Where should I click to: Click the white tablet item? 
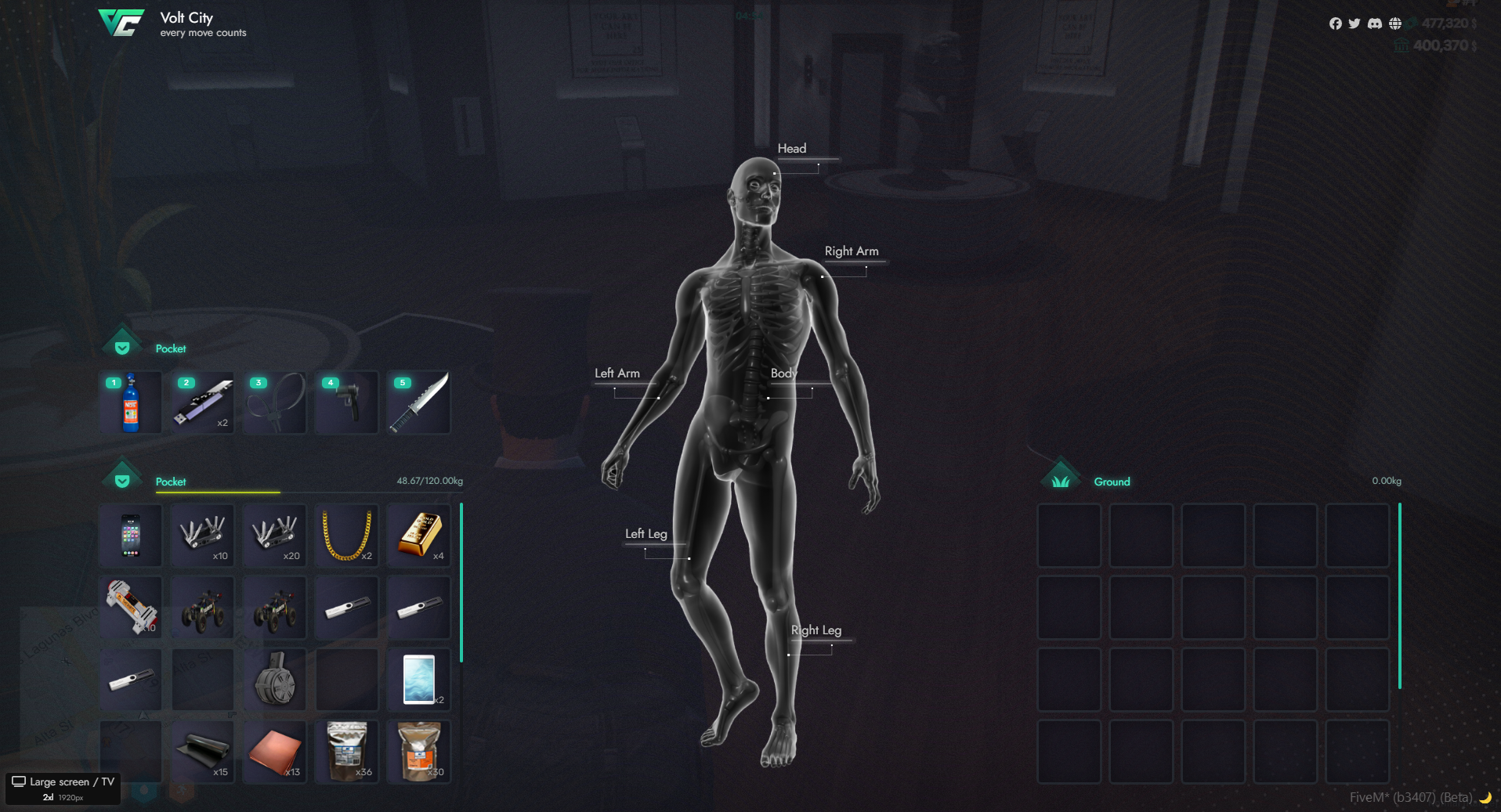click(418, 679)
